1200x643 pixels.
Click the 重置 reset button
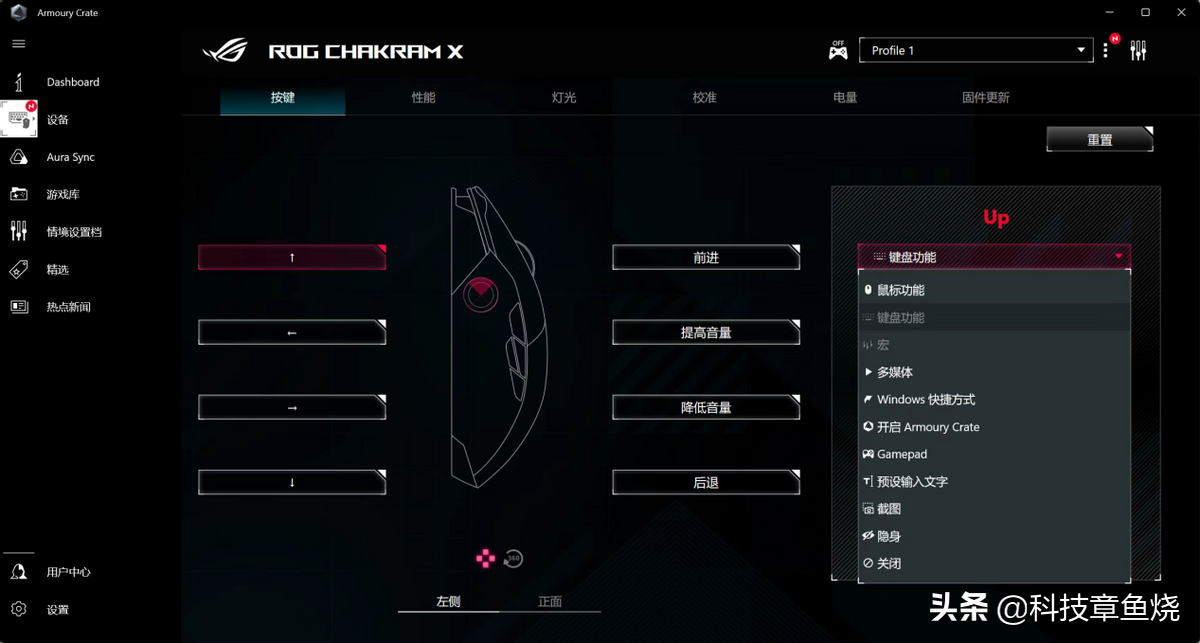(1099, 140)
